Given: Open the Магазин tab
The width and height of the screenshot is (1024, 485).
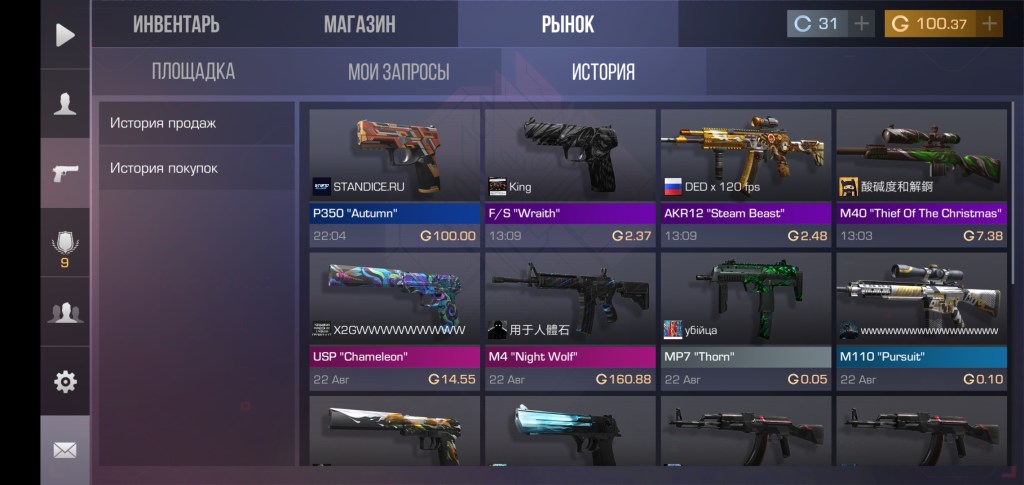Looking at the screenshot, I should click(359, 24).
